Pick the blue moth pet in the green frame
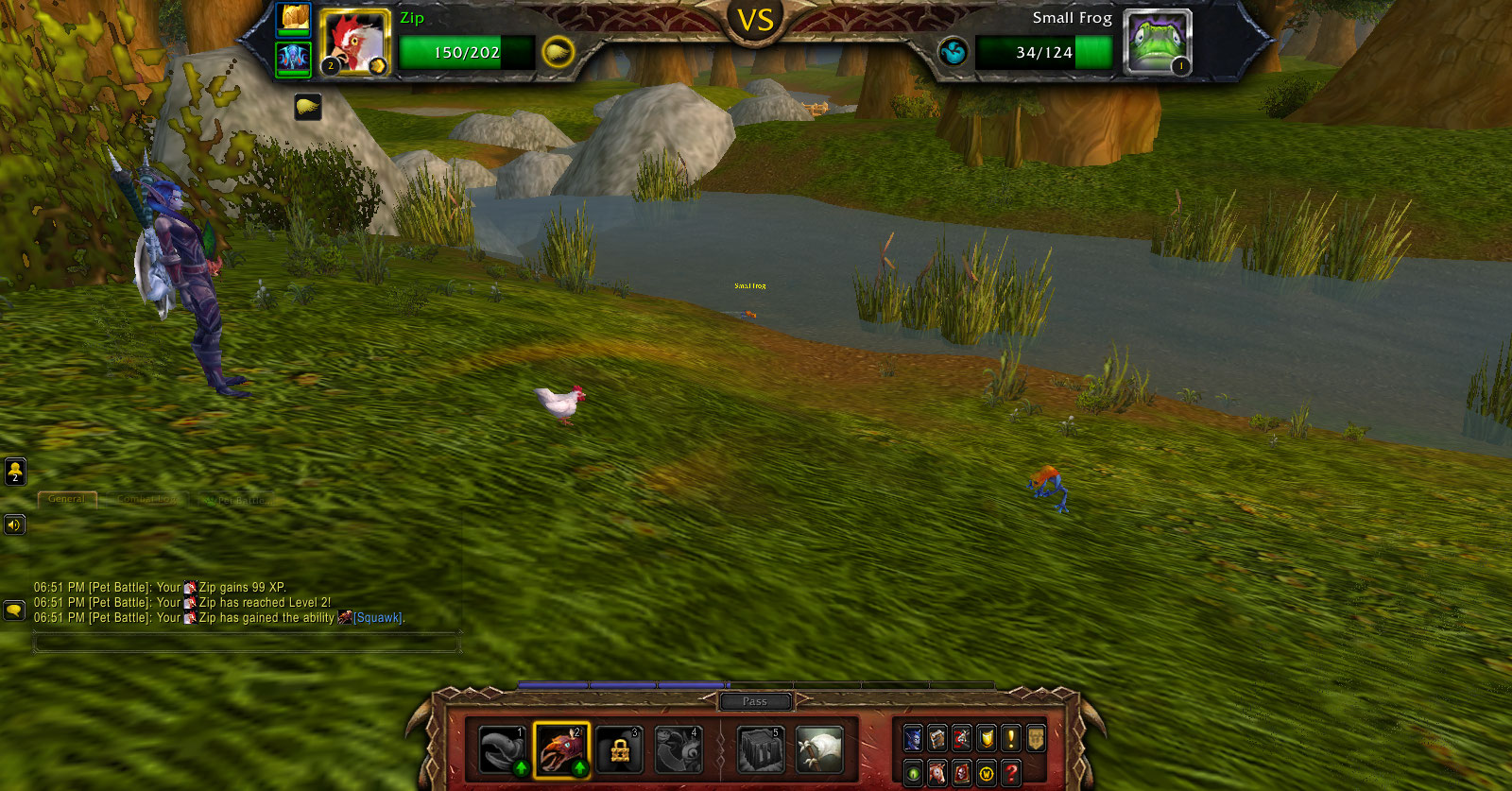The height and width of the screenshot is (791, 1512). (294, 59)
